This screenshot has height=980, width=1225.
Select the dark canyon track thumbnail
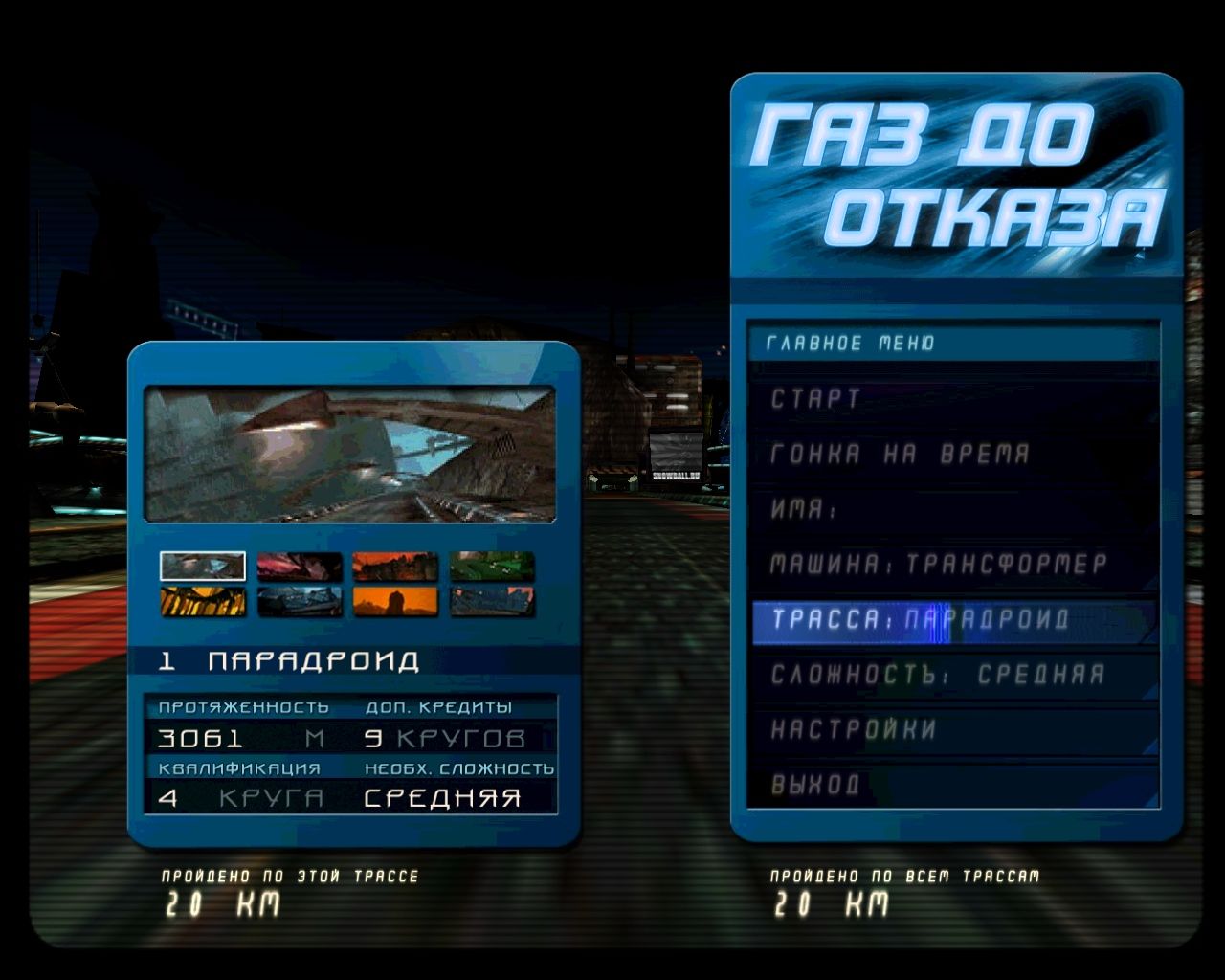tap(300, 603)
